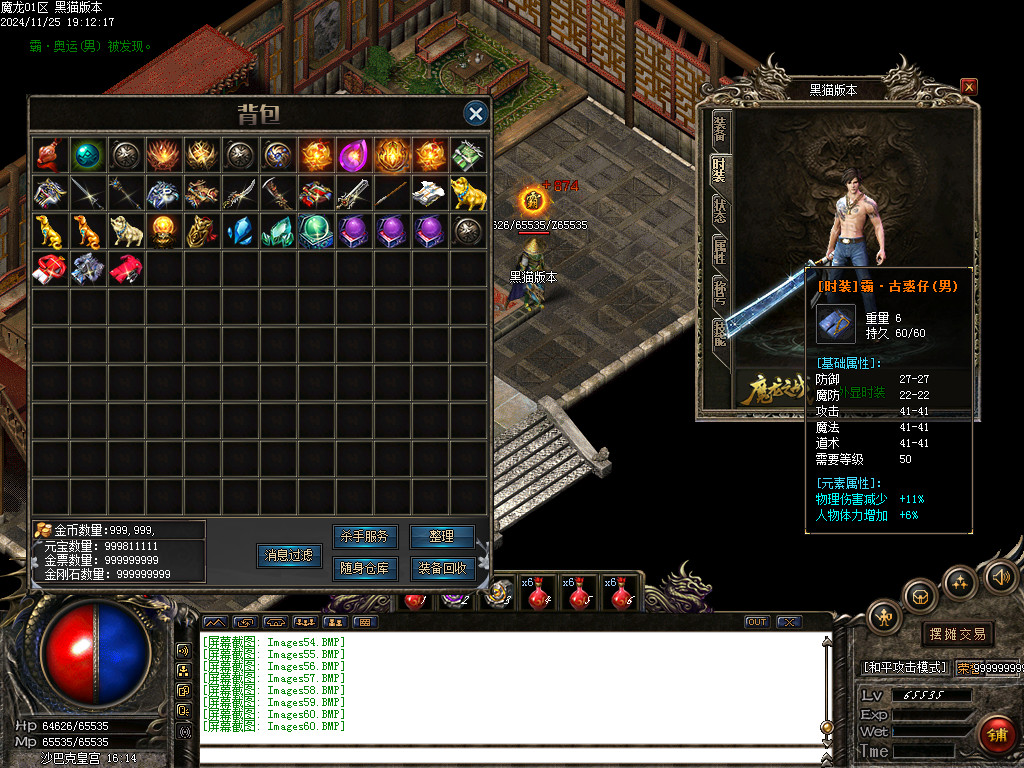The height and width of the screenshot is (768, 1024).
Task: Click the 整理 sort button
Action: (x=441, y=537)
